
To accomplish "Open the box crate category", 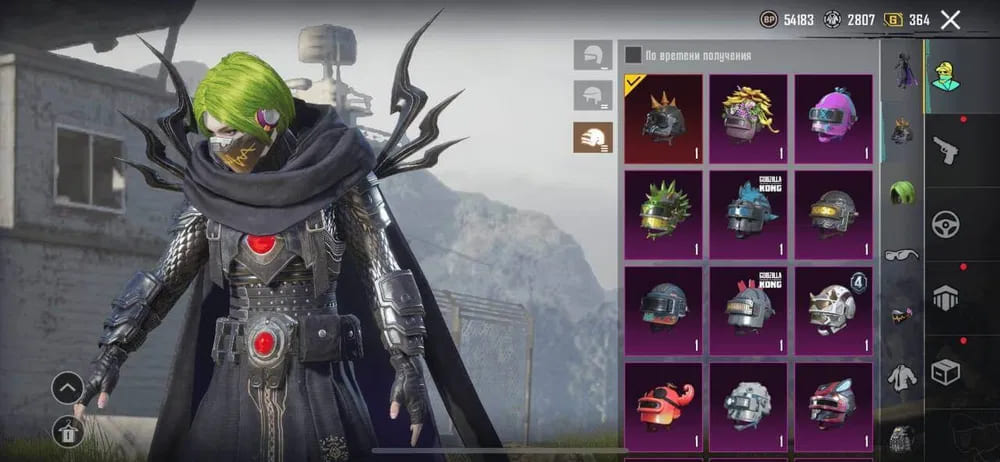I will (x=945, y=371).
